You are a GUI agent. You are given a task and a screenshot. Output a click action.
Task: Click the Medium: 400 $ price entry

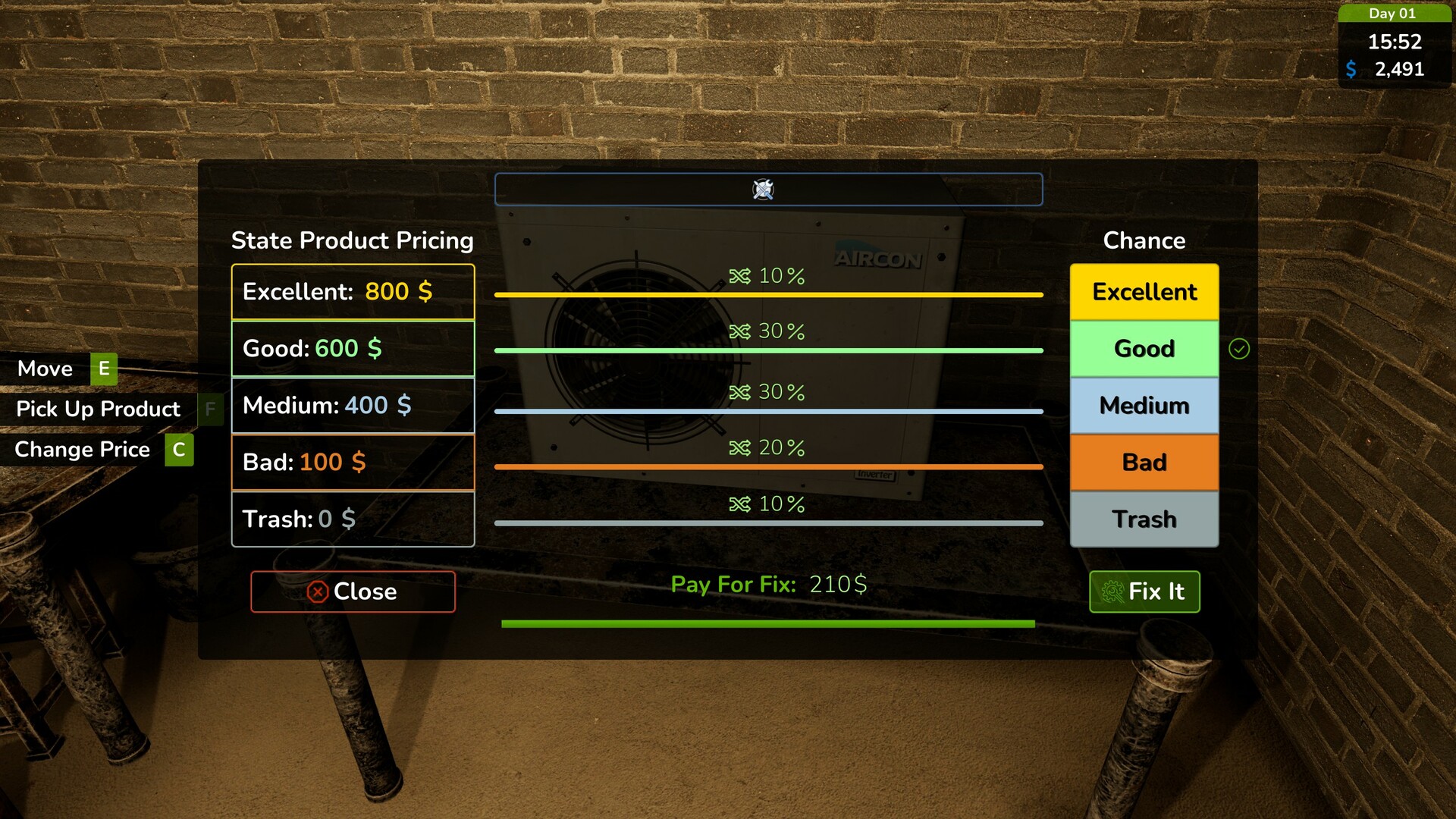point(353,405)
